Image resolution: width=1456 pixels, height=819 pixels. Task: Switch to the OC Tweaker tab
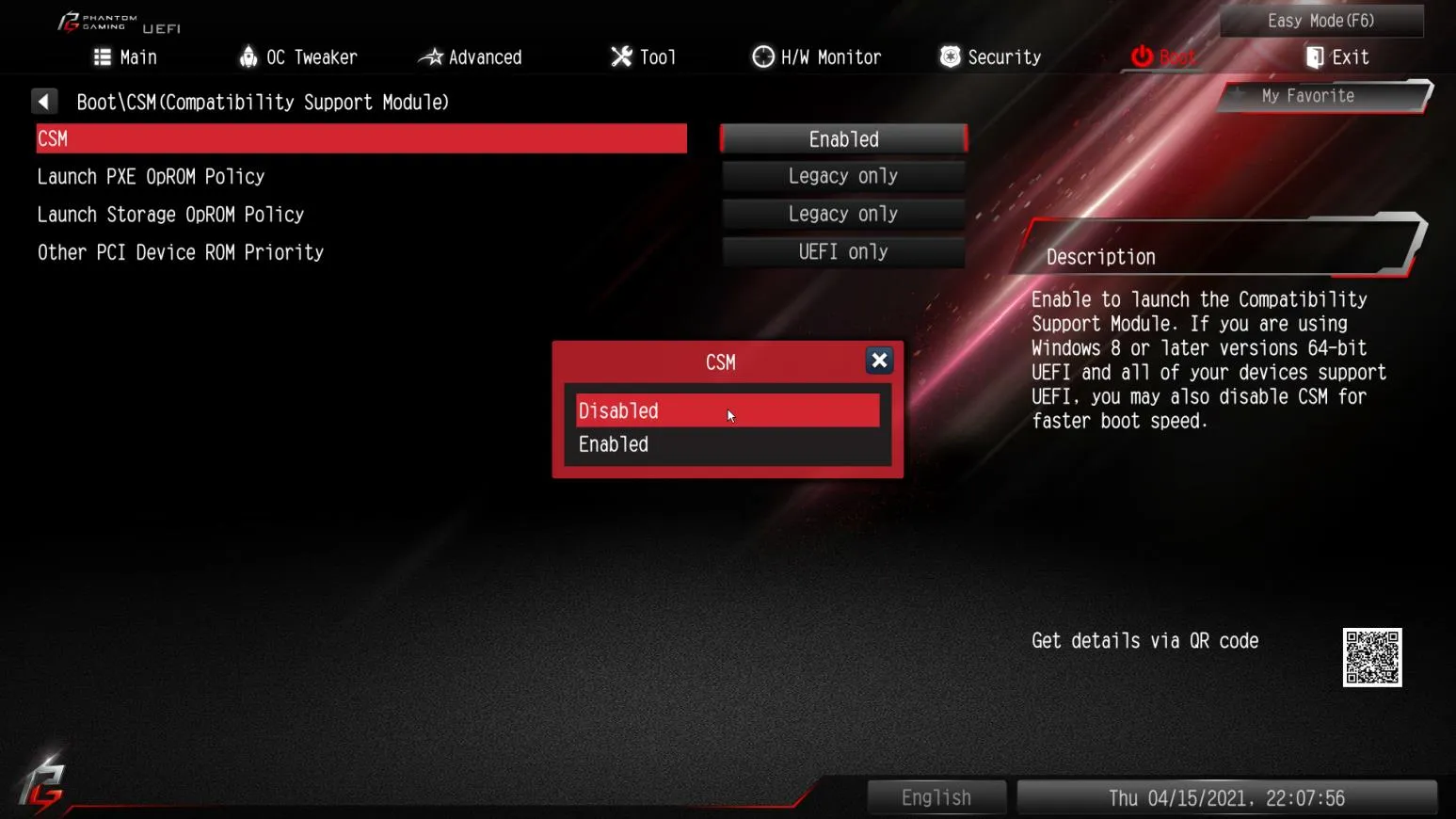(298, 57)
